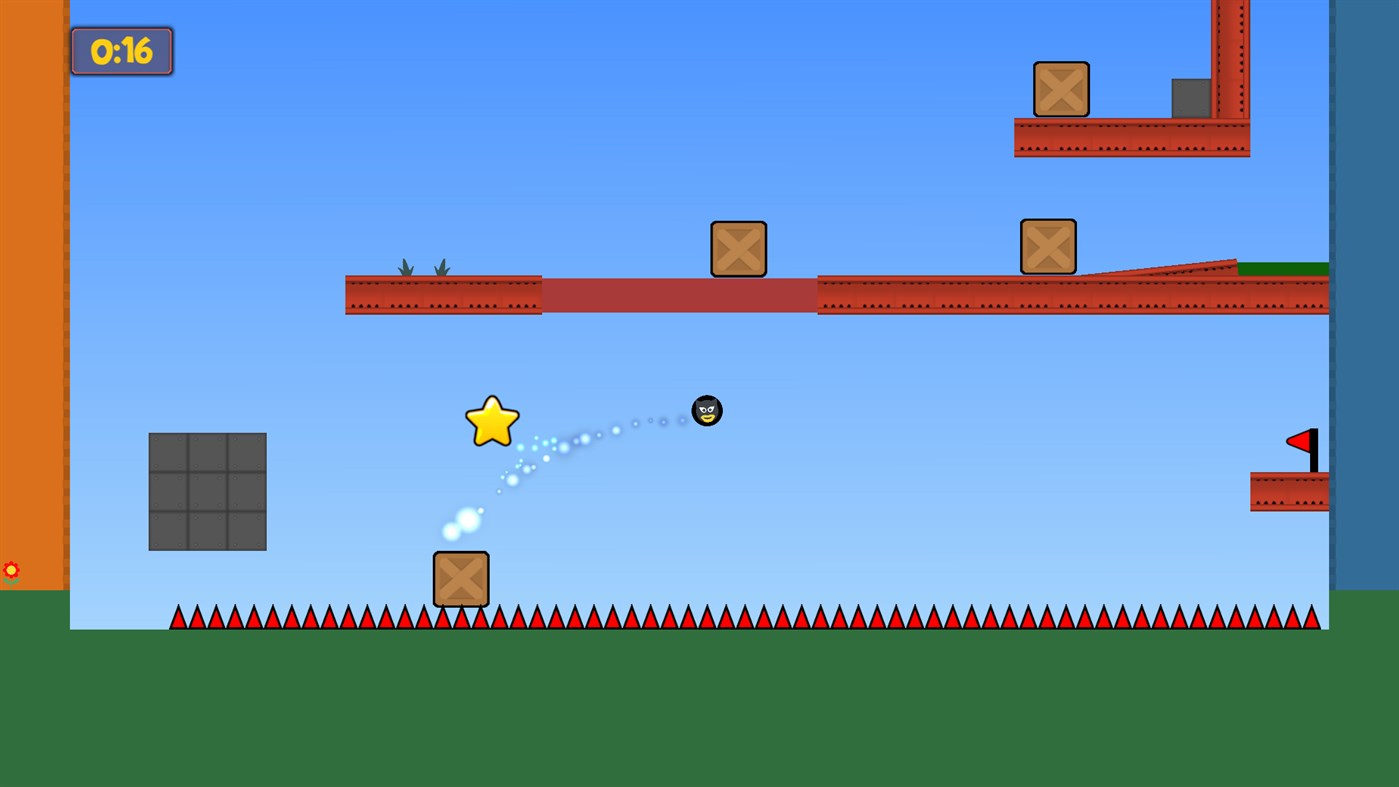Viewport: 1399px width, 787px height.
Task: Click the red flower on the orange wall
Action: (x=11, y=570)
